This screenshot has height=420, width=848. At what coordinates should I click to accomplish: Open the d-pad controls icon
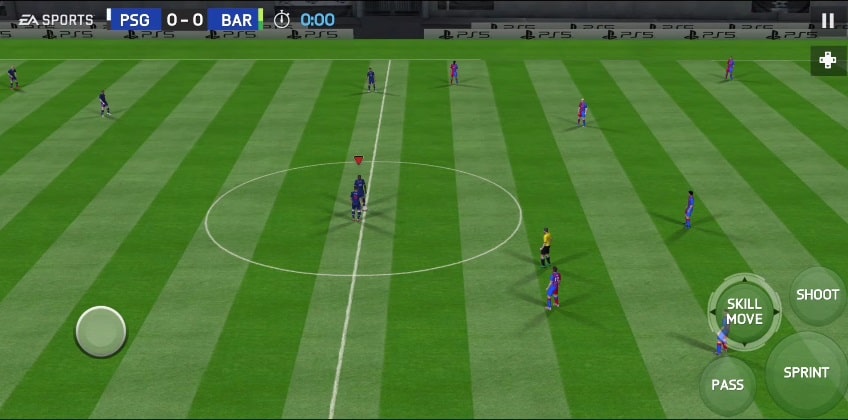828,60
